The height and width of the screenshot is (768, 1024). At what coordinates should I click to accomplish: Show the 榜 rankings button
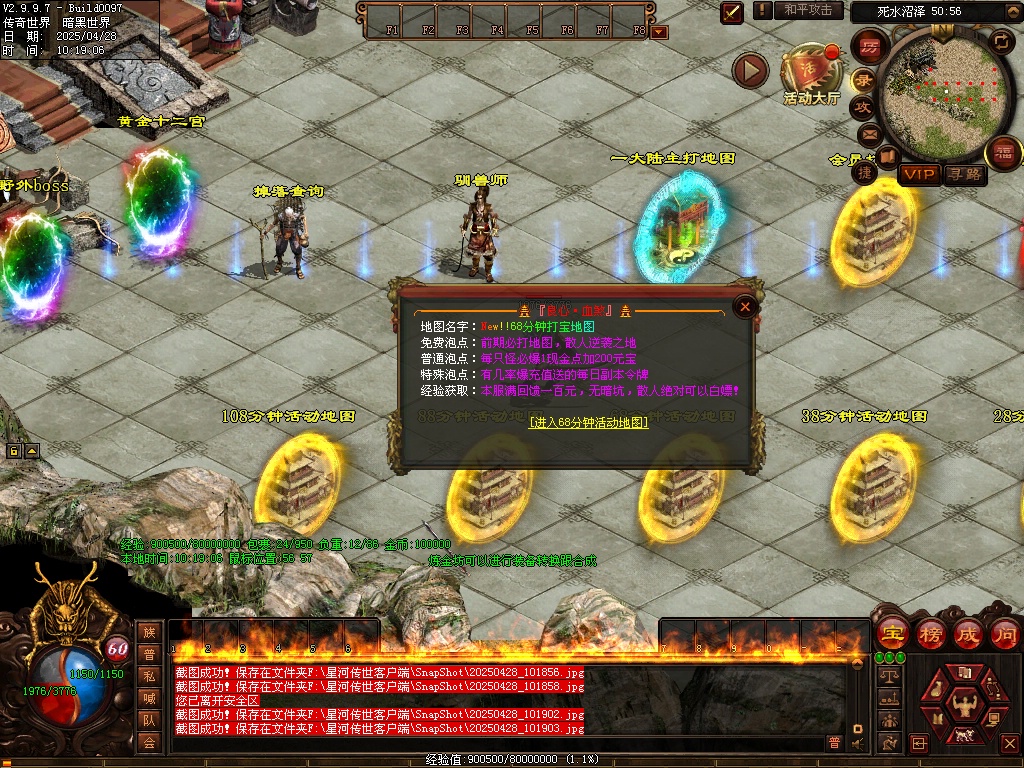click(x=930, y=633)
